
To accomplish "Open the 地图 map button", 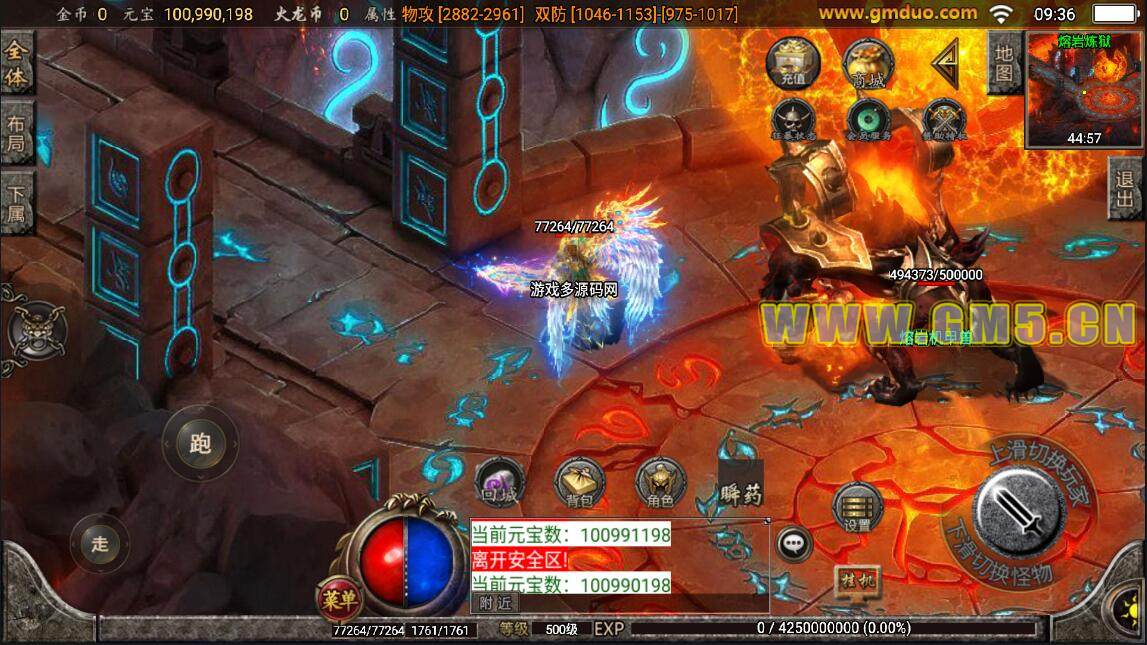I will [x=1004, y=62].
